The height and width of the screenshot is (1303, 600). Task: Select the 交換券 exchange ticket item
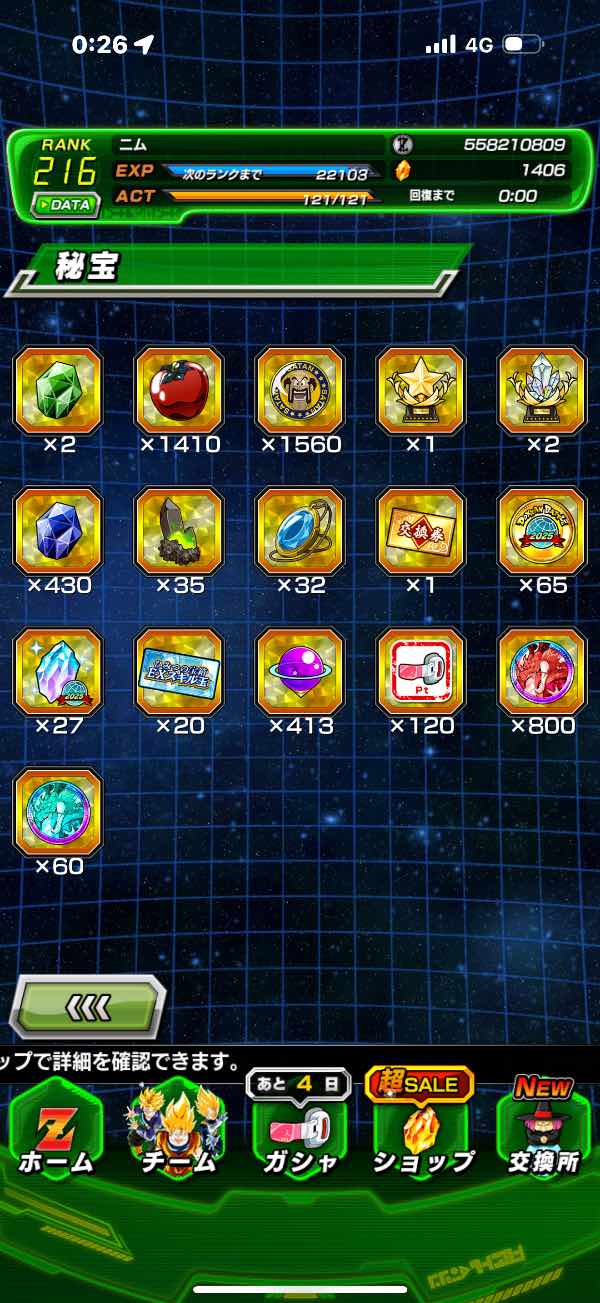click(421, 531)
